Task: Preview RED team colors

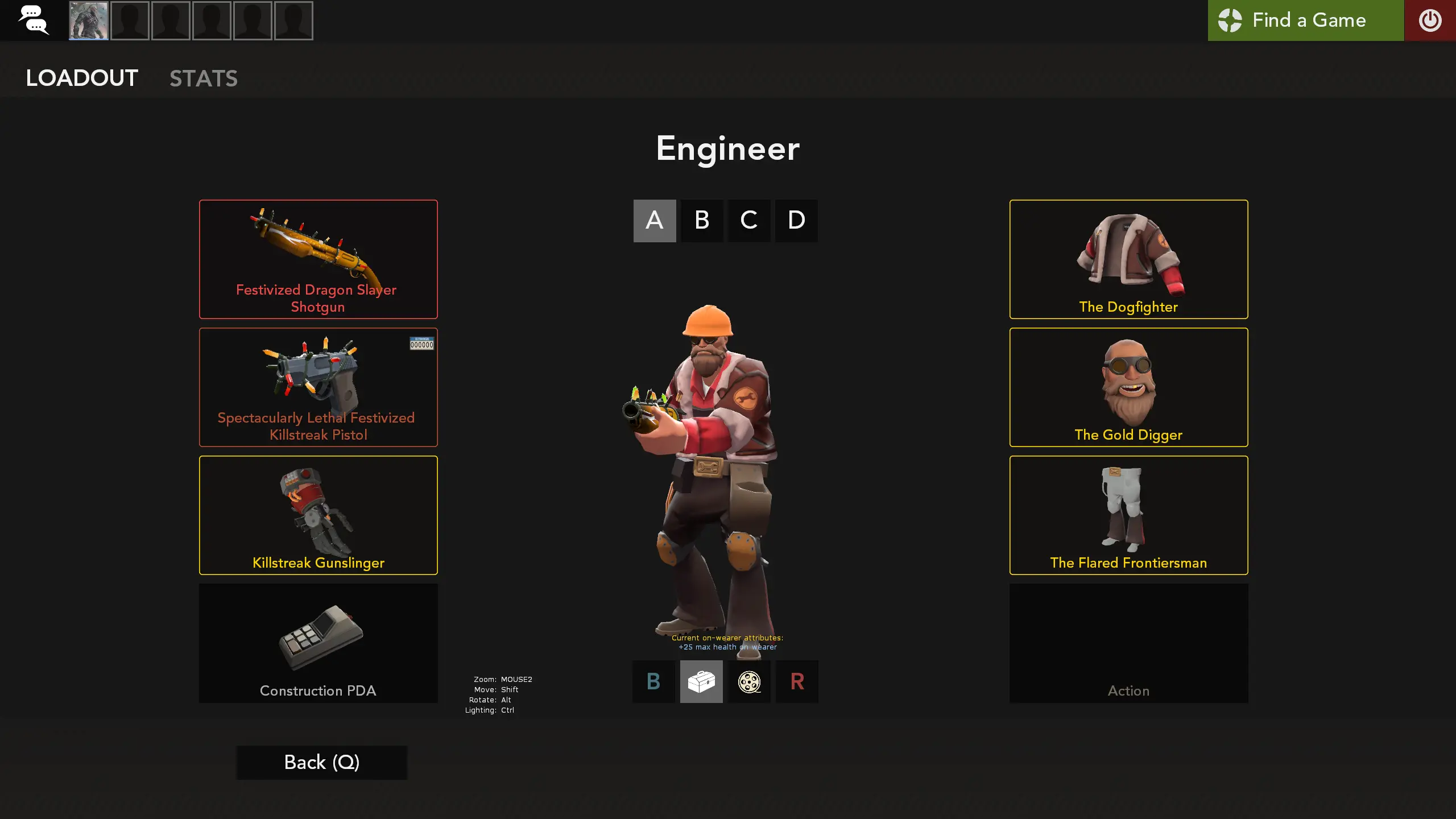Action: [797, 681]
